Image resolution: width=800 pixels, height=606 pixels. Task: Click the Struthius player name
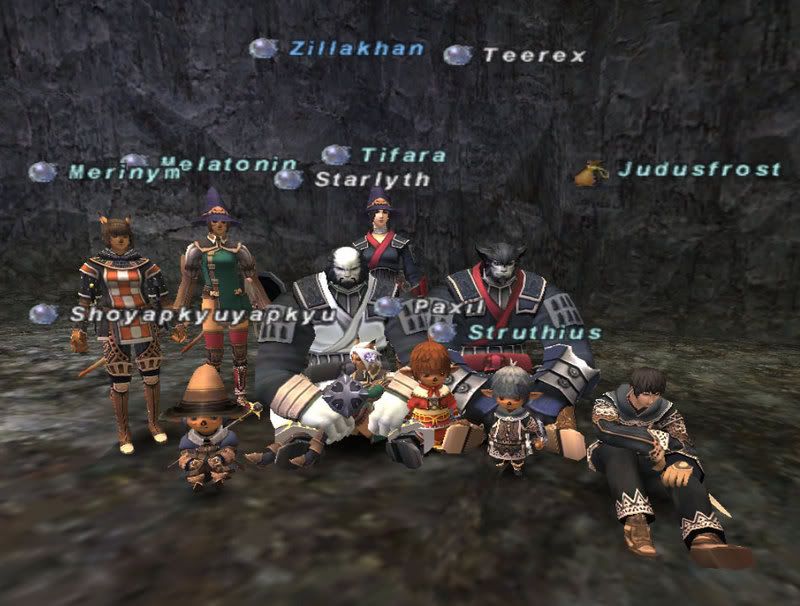coord(535,332)
